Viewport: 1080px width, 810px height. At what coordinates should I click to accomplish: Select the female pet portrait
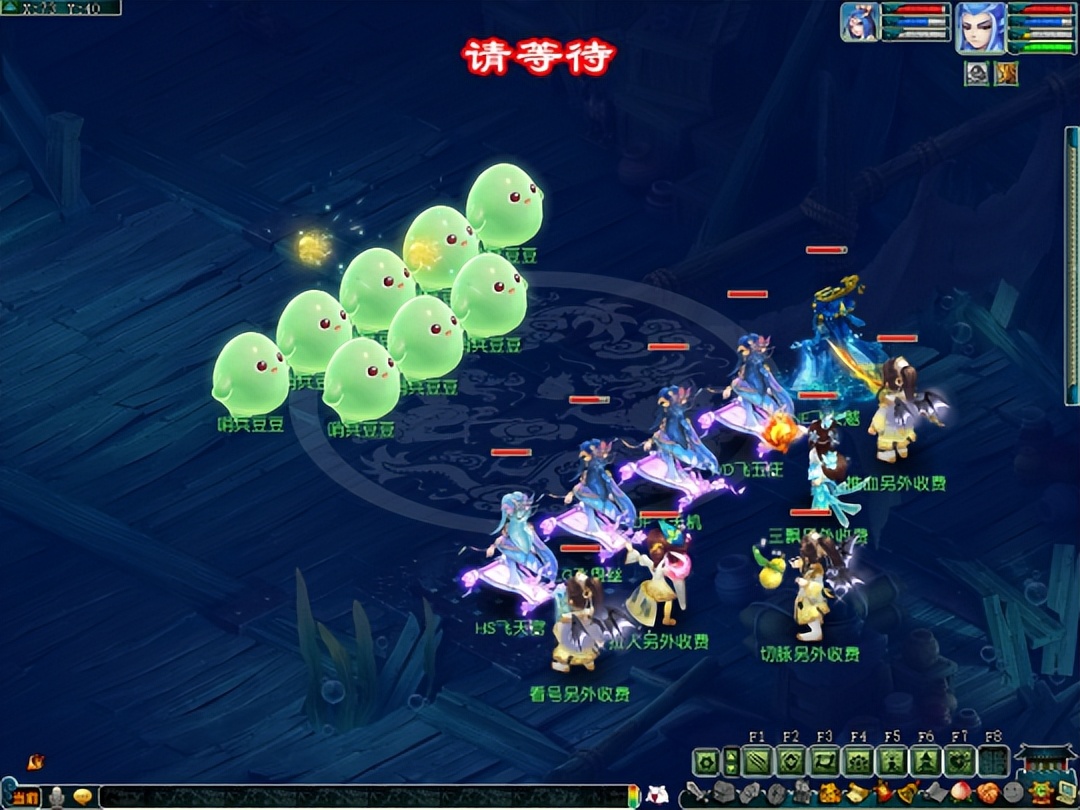point(860,23)
